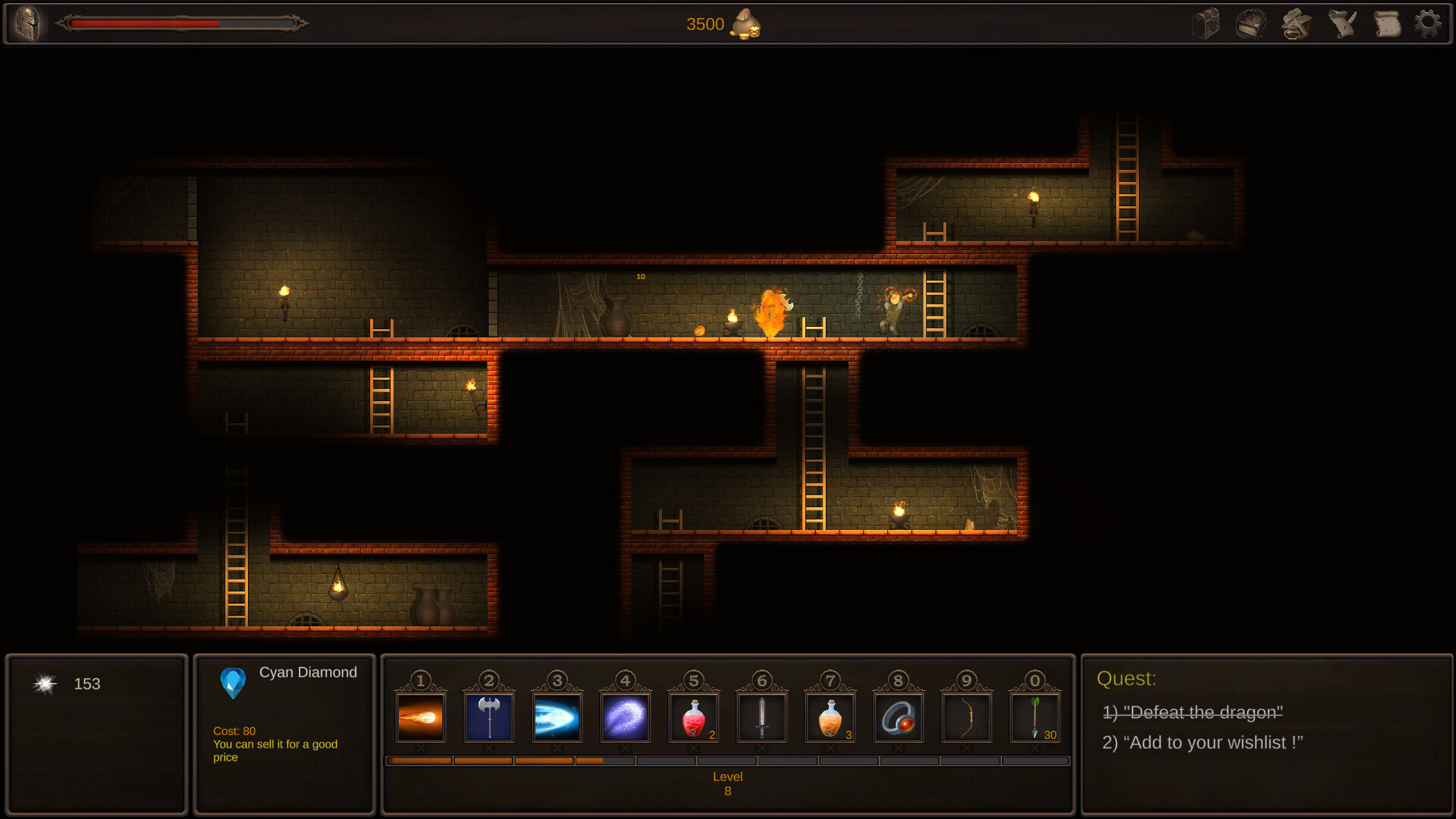Equip the bow in slot 9
The width and height of the screenshot is (1456, 819).
tap(967, 717)
